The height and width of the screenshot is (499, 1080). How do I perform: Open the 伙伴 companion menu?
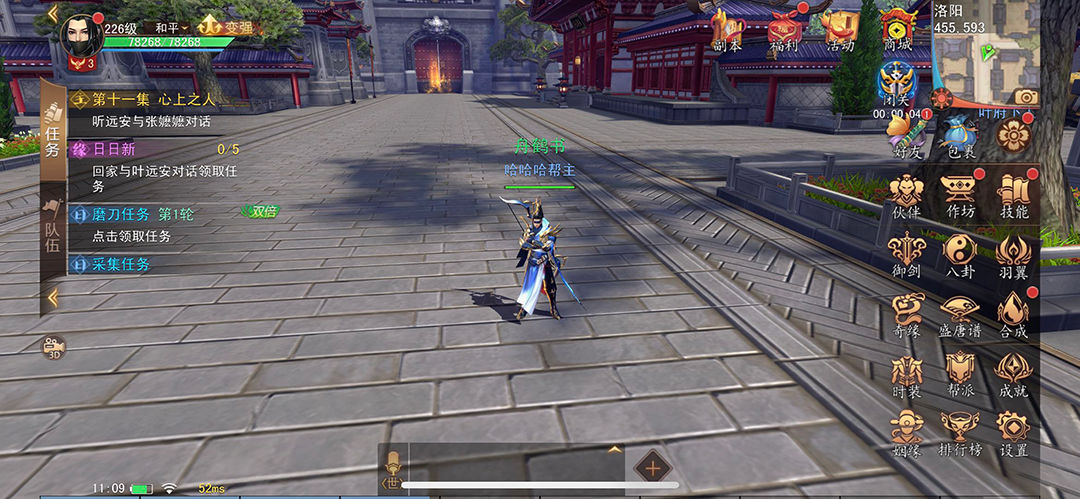pos(906,193)
